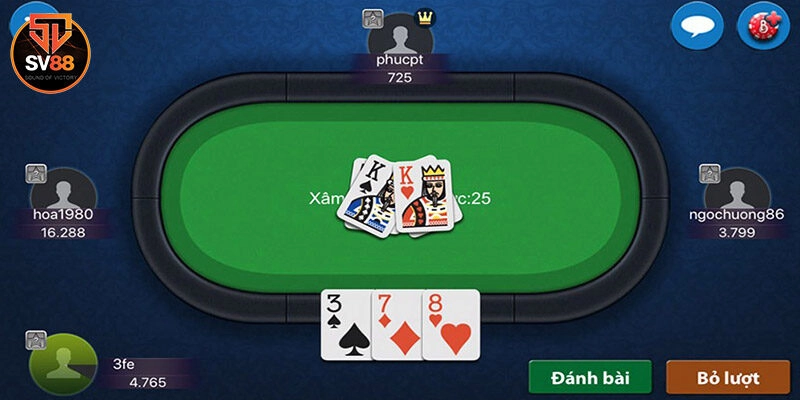Click the red chip icon button

click(x=764, y=27)
